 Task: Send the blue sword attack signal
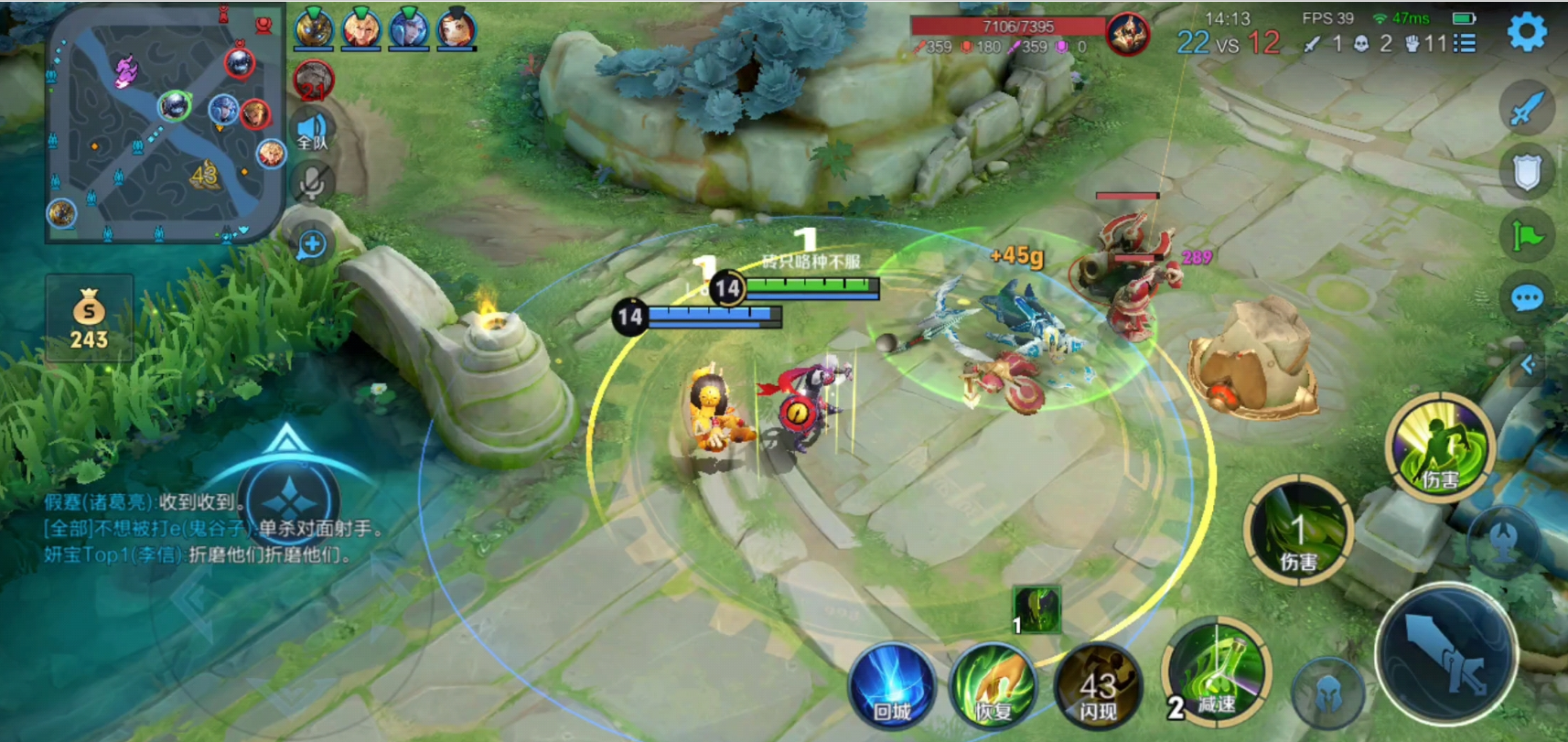point(1526,108)
